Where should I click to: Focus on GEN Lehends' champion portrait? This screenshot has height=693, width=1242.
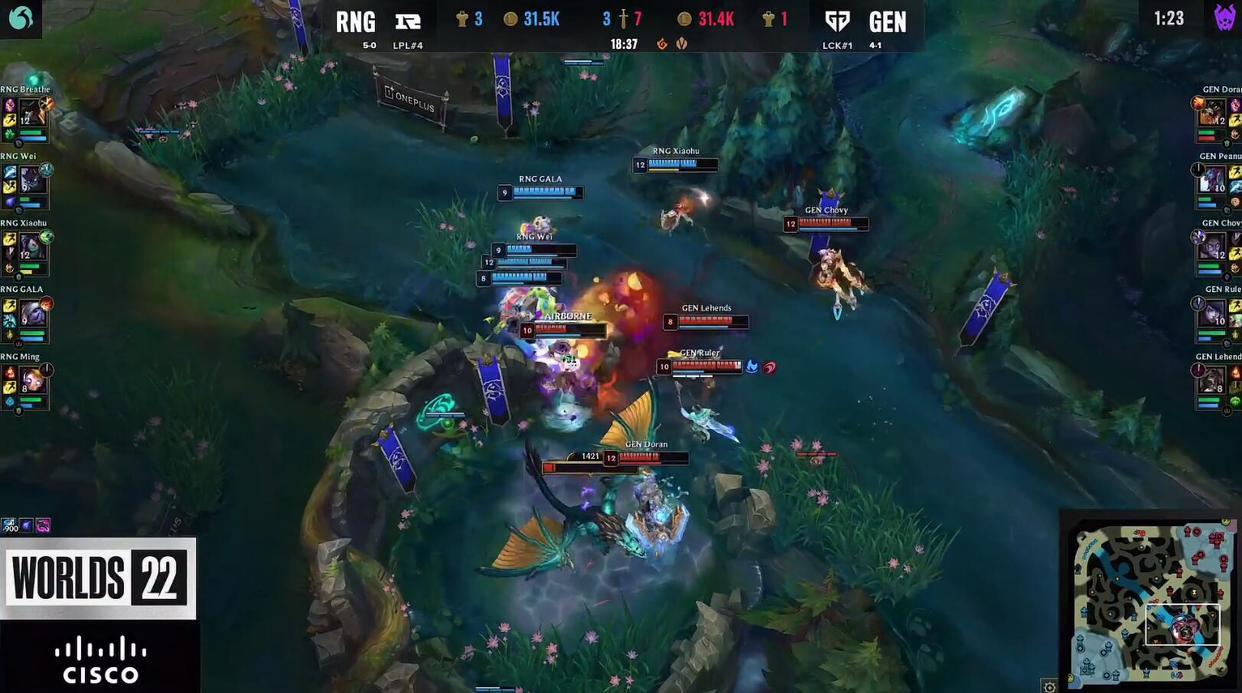[1213, 379]
